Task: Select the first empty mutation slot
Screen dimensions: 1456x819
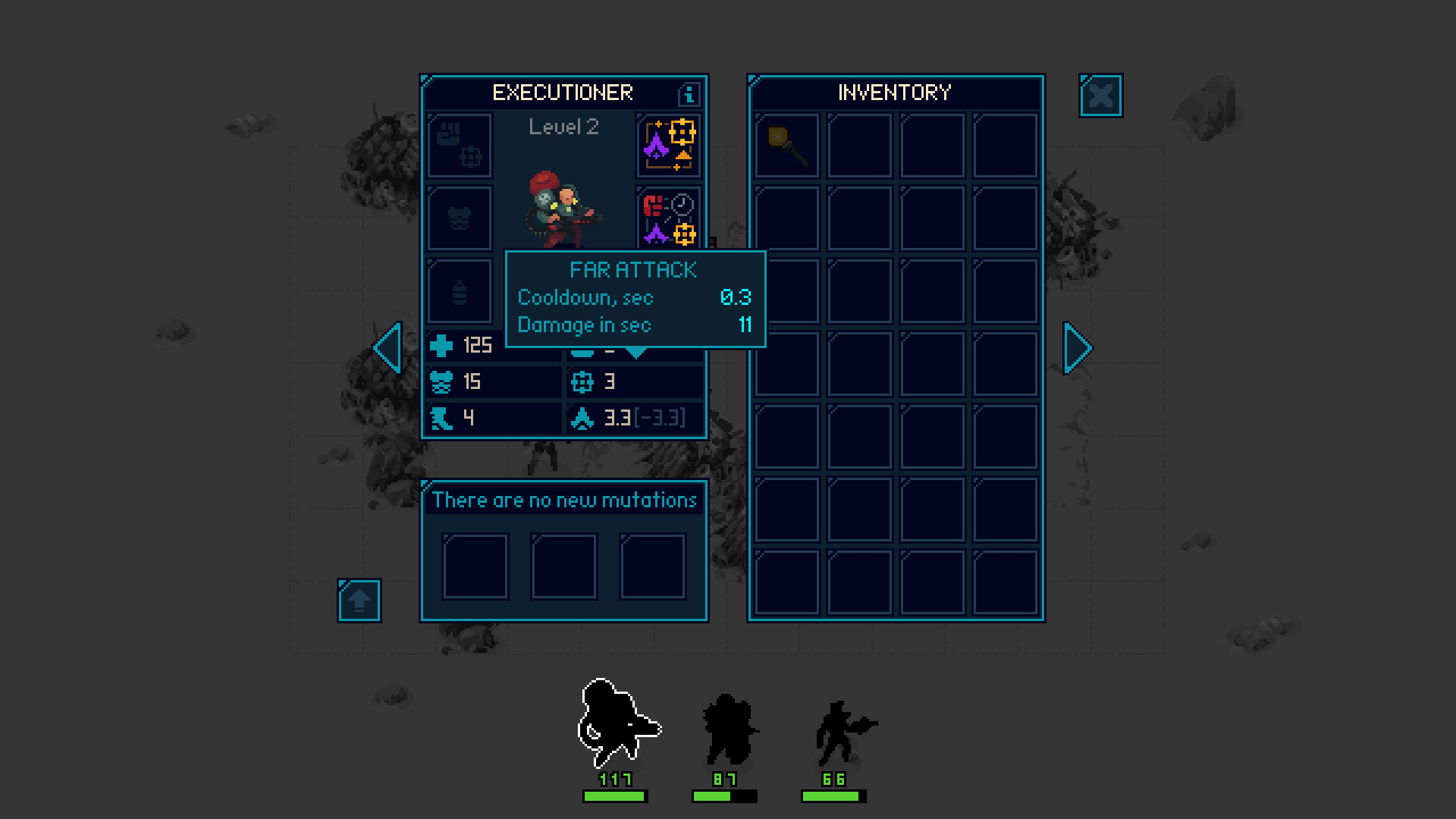Action: 475,566
